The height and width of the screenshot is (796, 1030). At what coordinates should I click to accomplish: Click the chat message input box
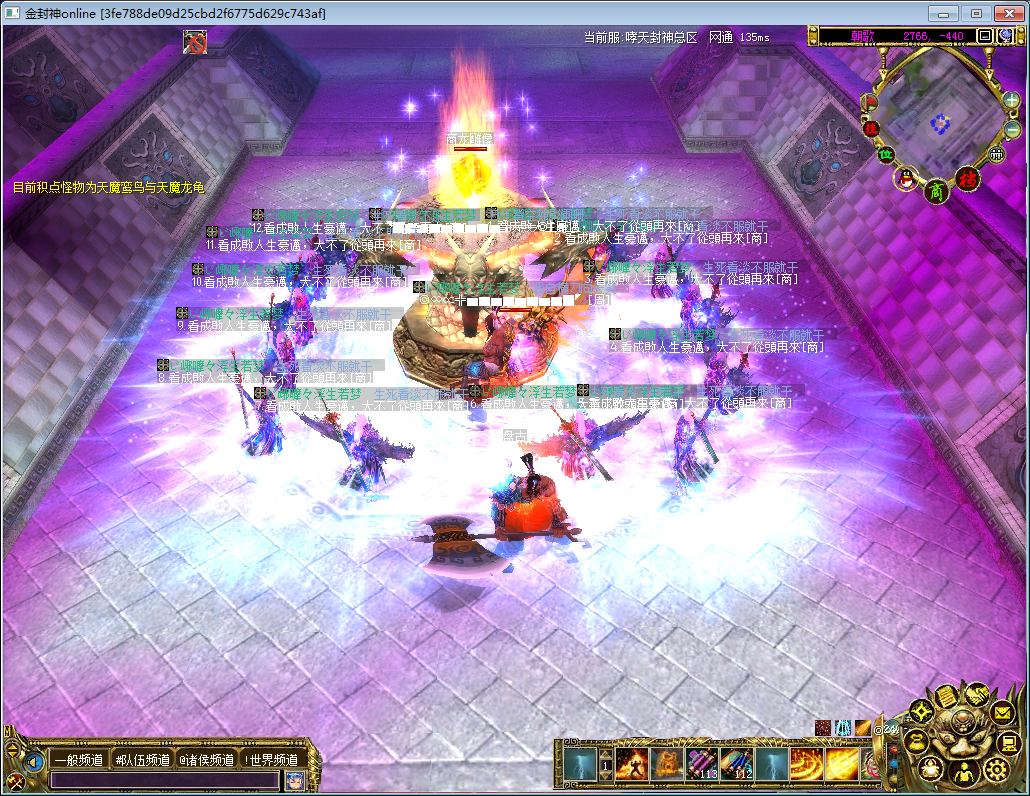(165, 780)
